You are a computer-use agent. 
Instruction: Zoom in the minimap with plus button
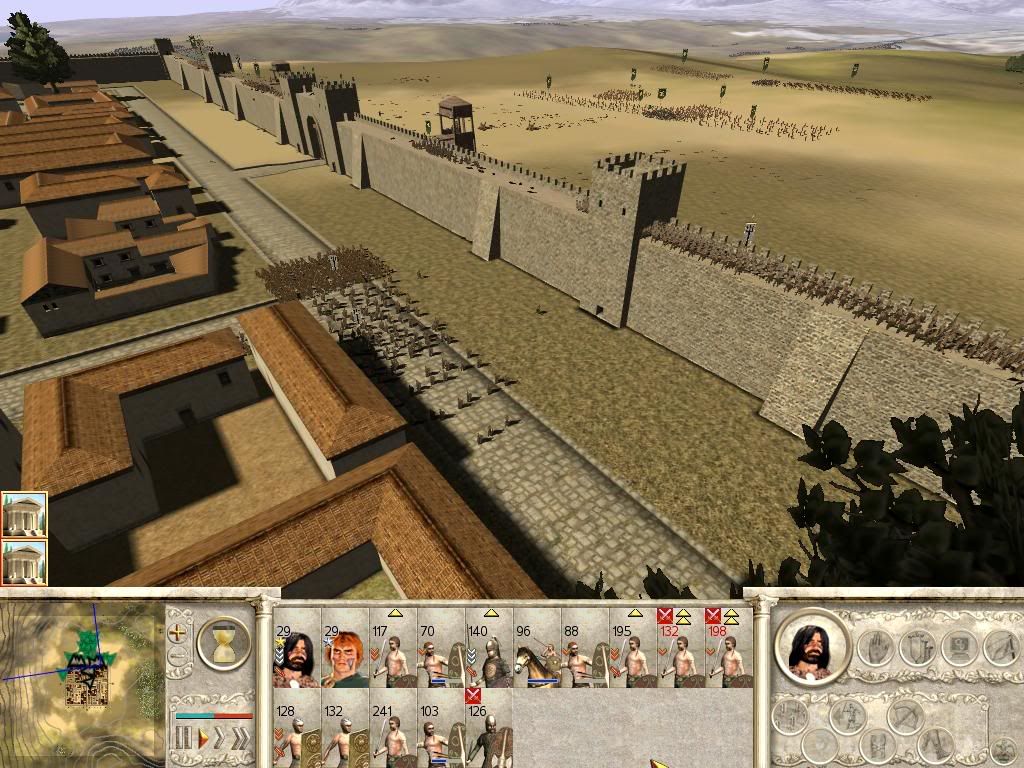(x=179, y=633)
